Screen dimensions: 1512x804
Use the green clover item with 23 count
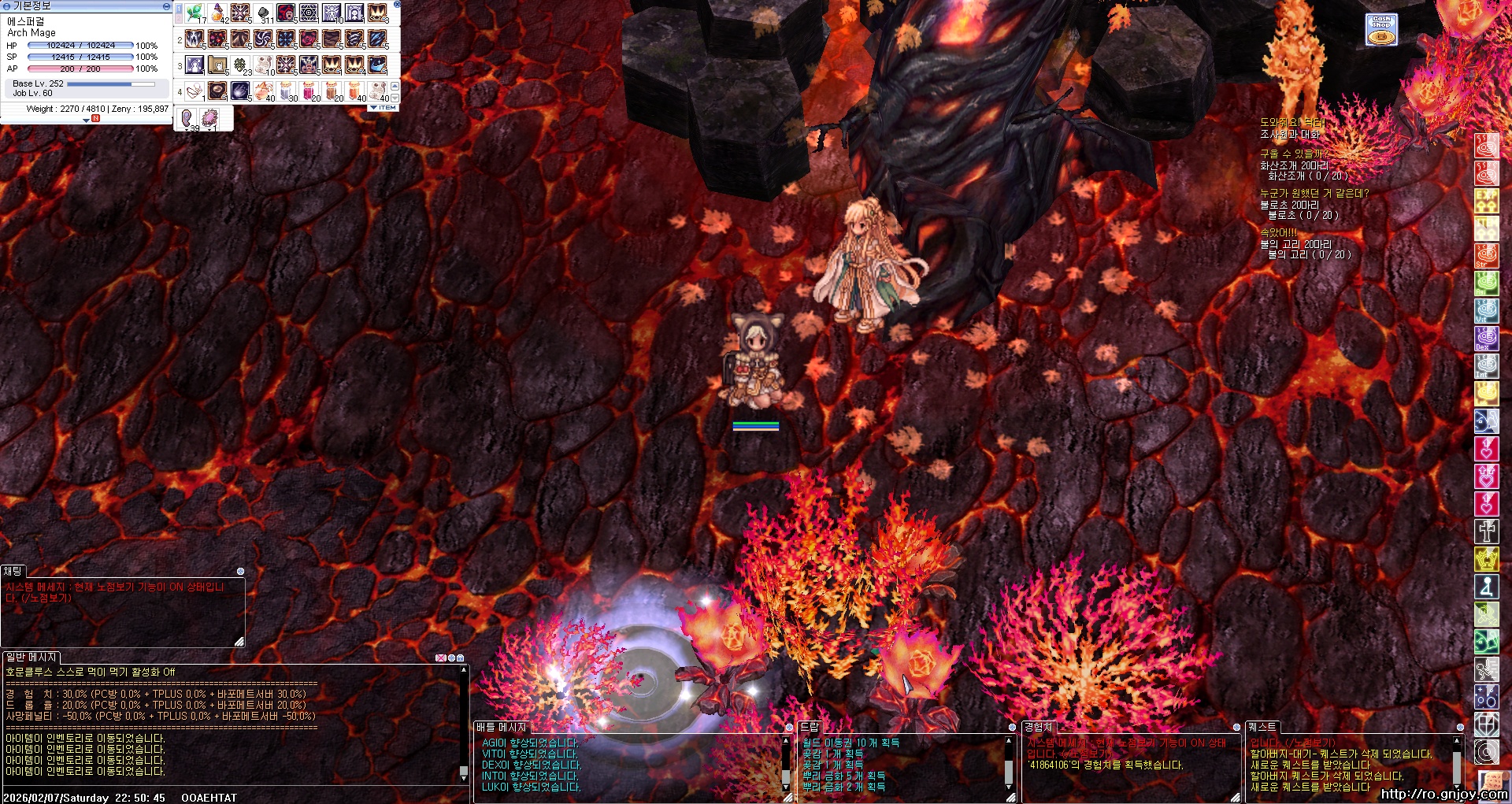click(x=241, y=65)
